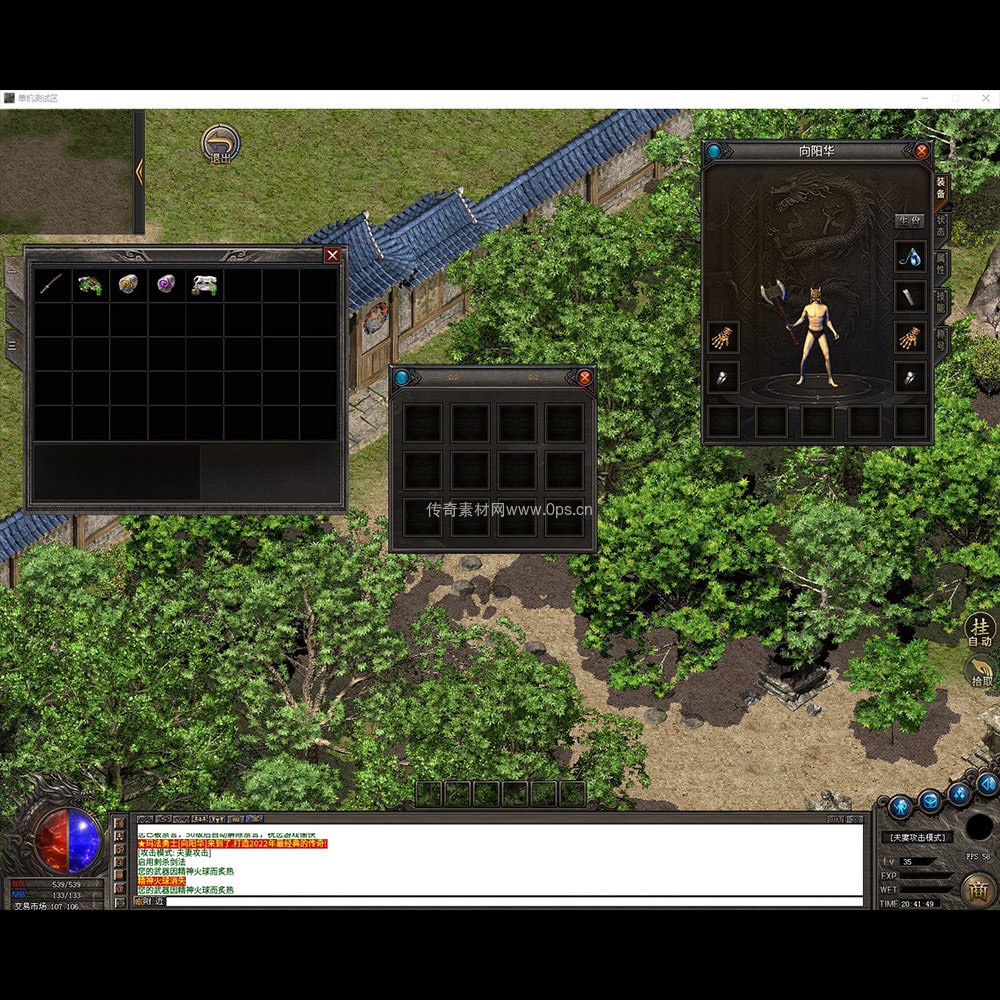Pick the purple swirl stone item
Screen dimensions: 1000x1000
point(166,285)
